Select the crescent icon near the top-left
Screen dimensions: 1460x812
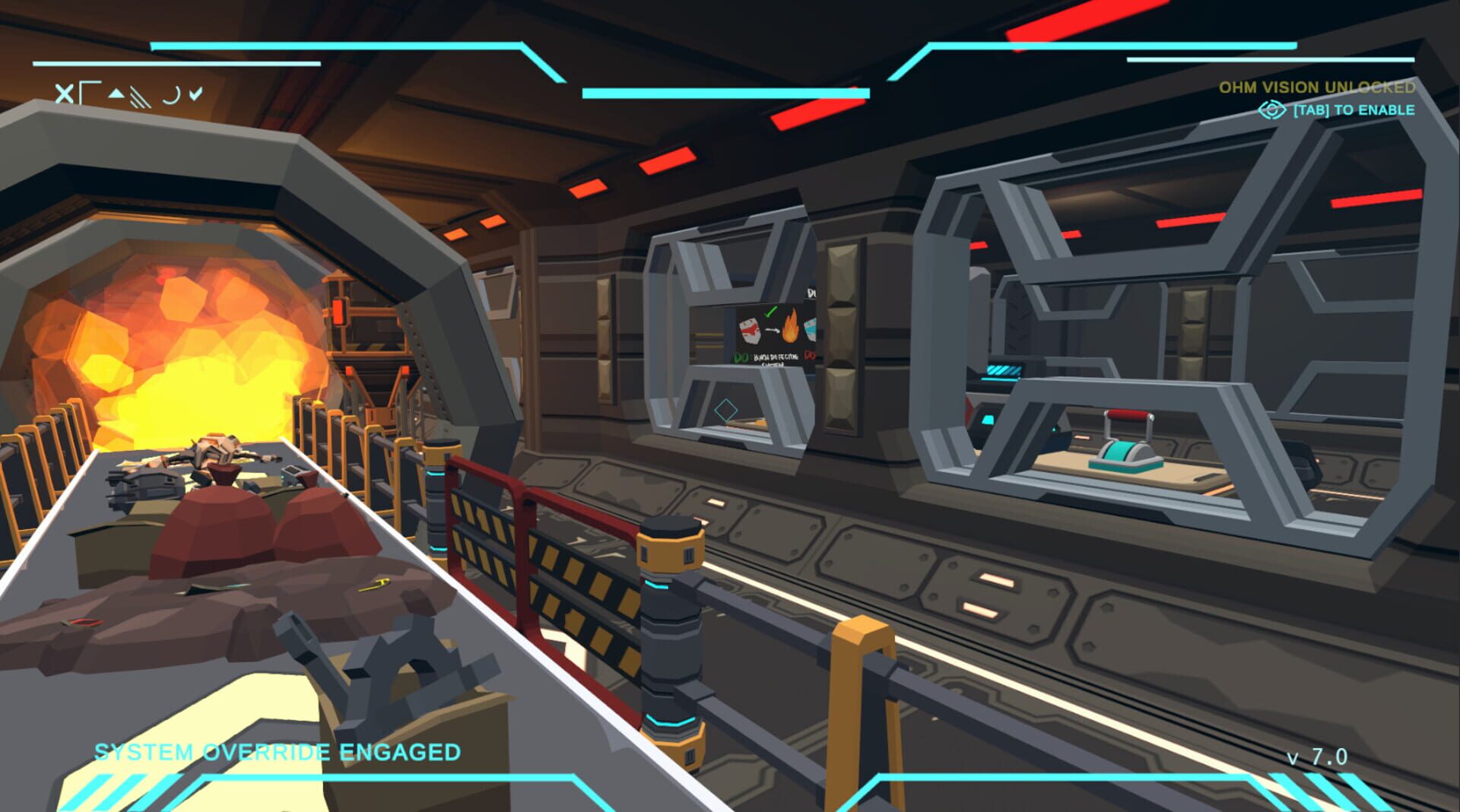click(170, 94)
